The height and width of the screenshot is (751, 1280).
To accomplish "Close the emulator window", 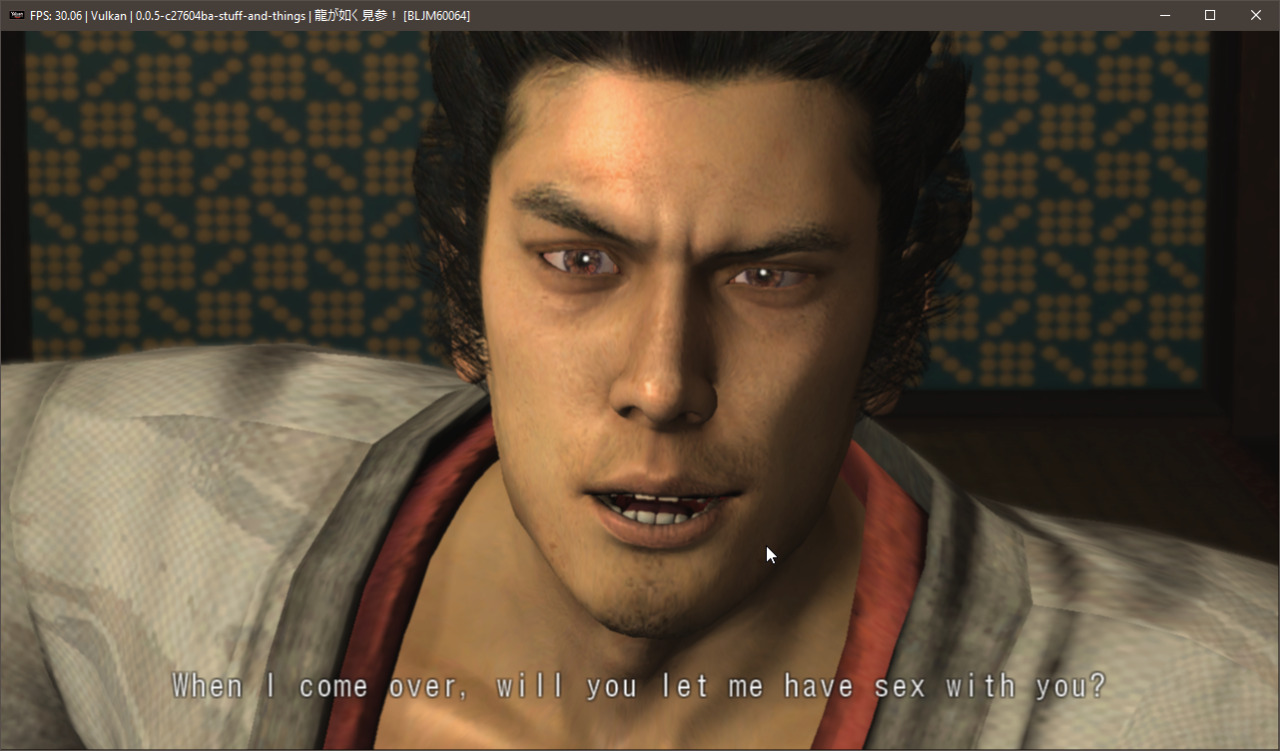I will pos(1256,15).
